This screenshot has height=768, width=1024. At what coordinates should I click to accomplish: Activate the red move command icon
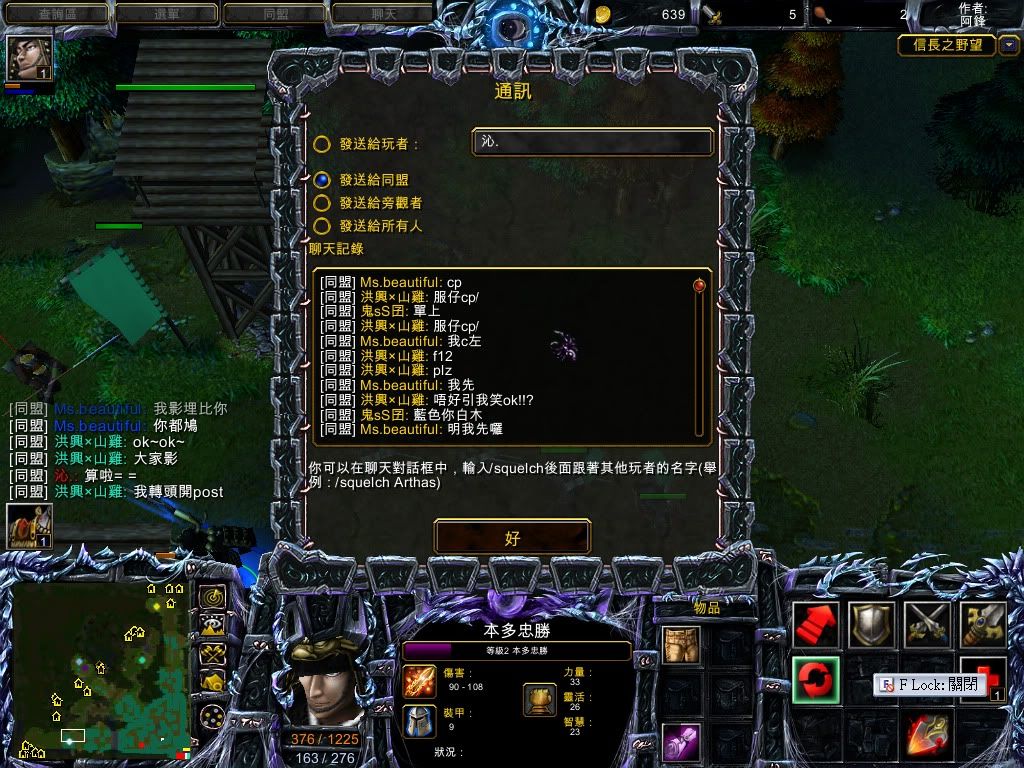[x=816, y=625]
